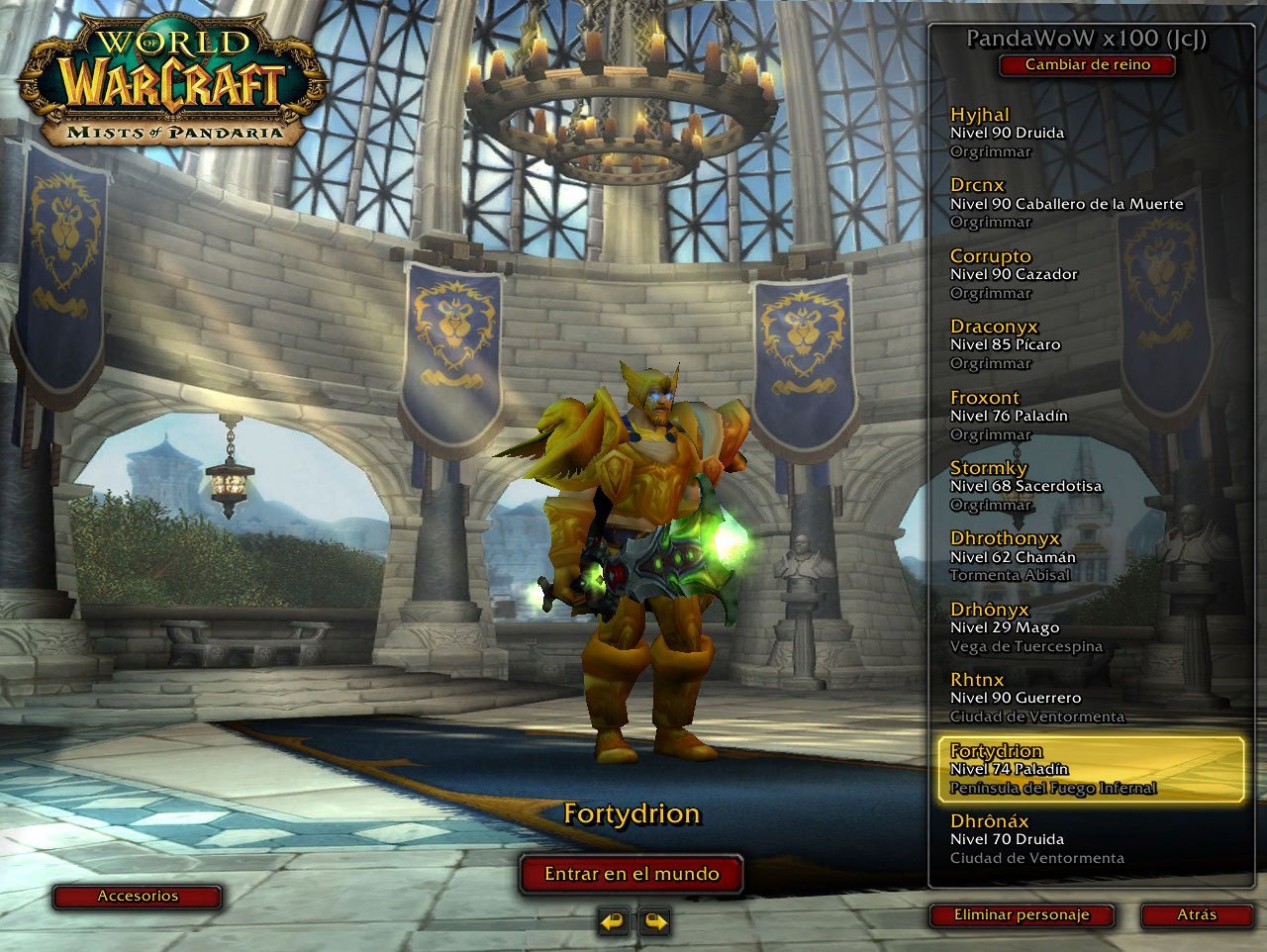Screen dimensions: 1267x952
Task: Go back with the Atrás button
Action: click(x=1196, y=915)
